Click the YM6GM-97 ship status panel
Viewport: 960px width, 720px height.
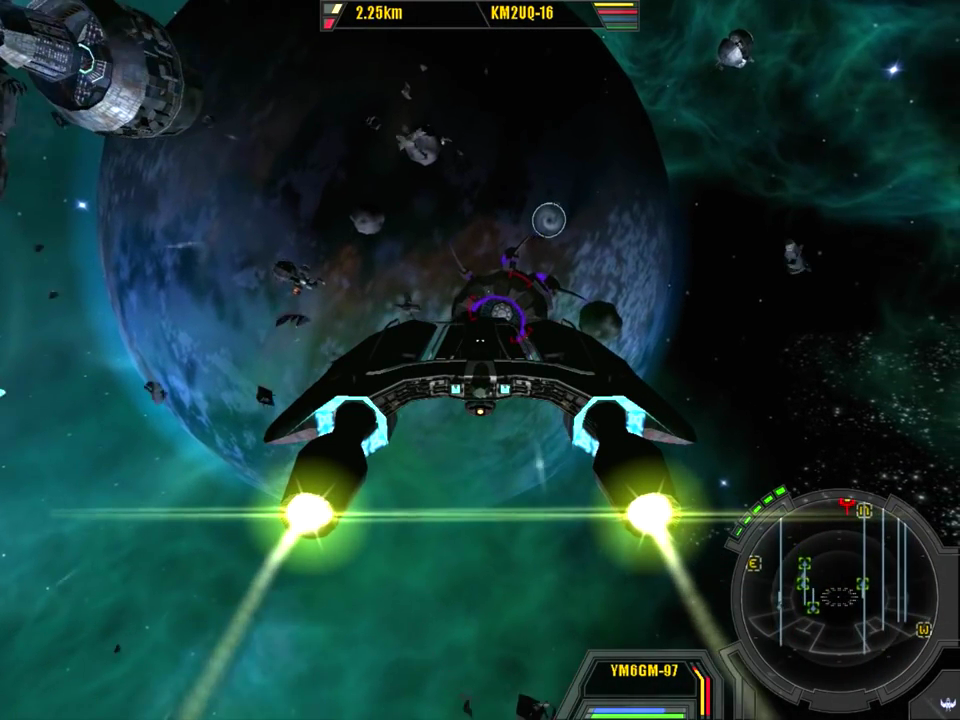(x=644, y=670)
